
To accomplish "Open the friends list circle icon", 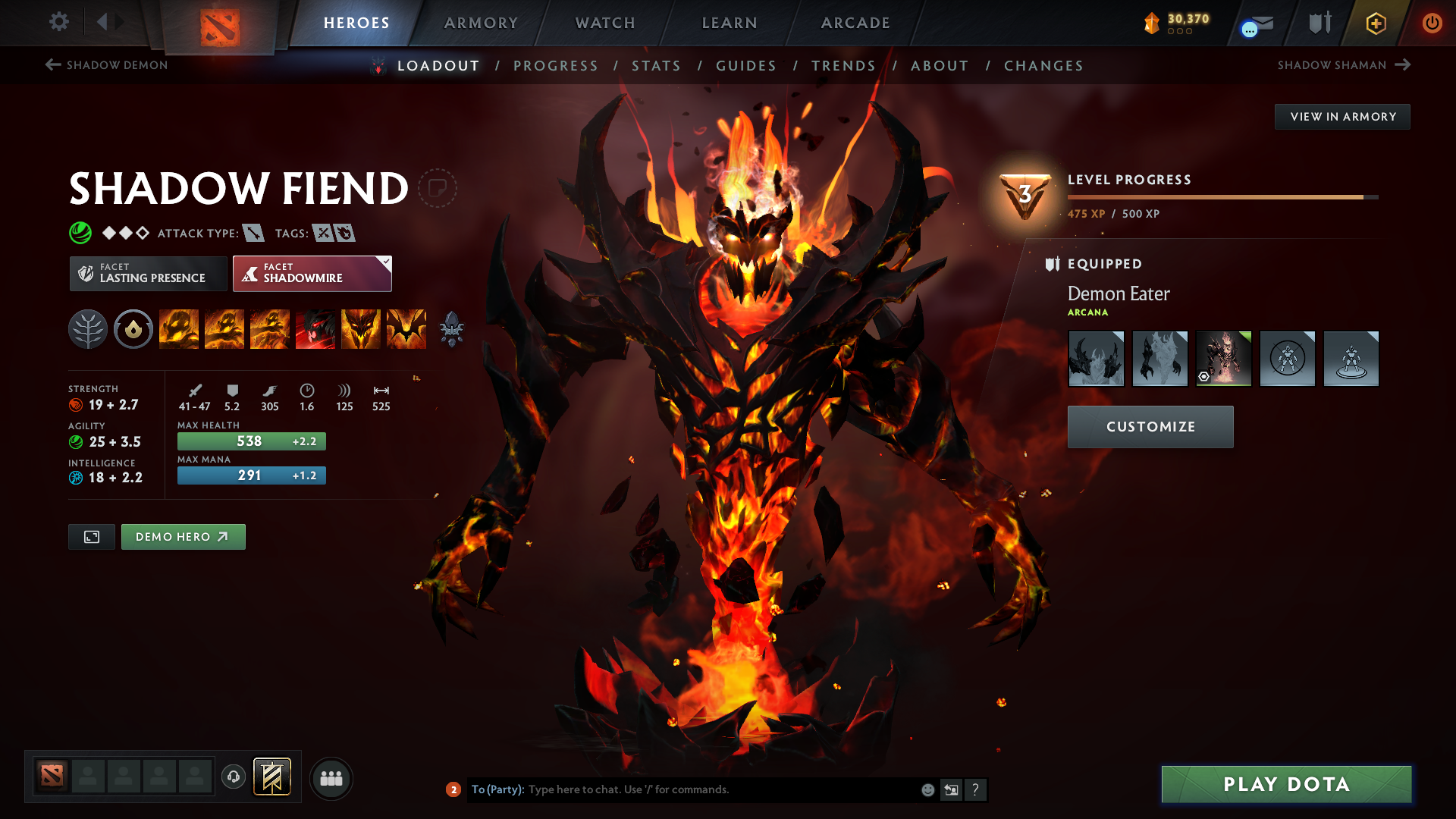I will pos(331,778).
